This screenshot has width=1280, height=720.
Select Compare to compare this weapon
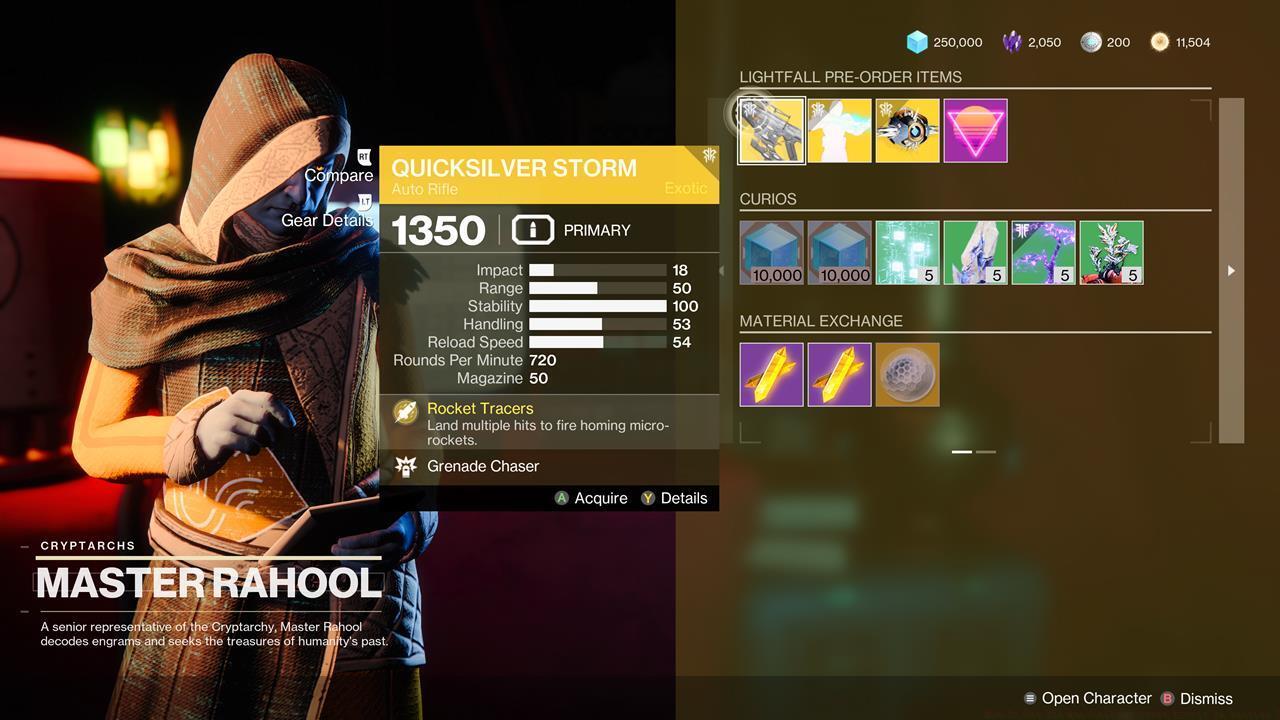pos(339,174)
